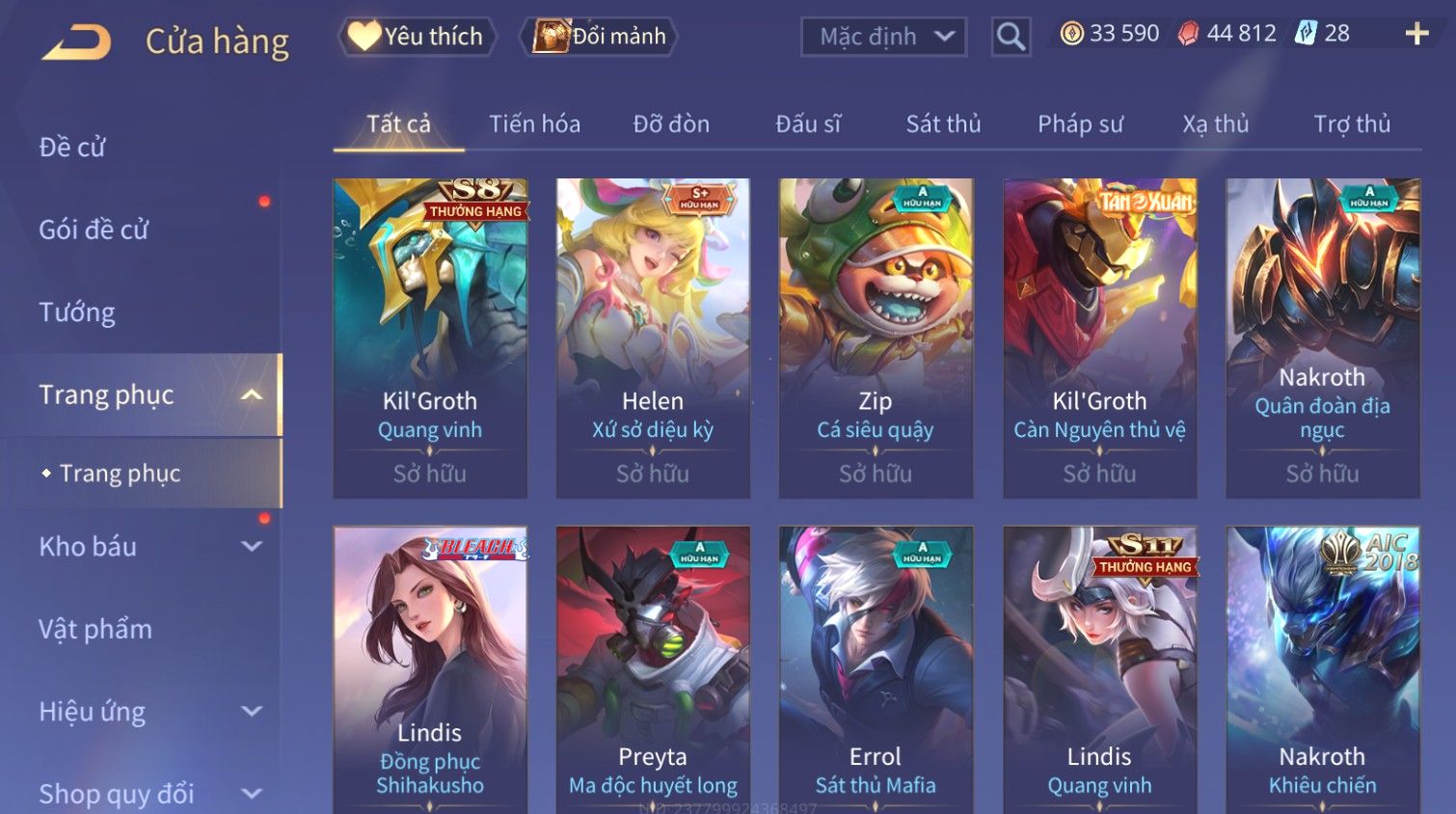Select the Sát thủ category tab
This screenshot has height=814, width=1456.
[943, 124]
